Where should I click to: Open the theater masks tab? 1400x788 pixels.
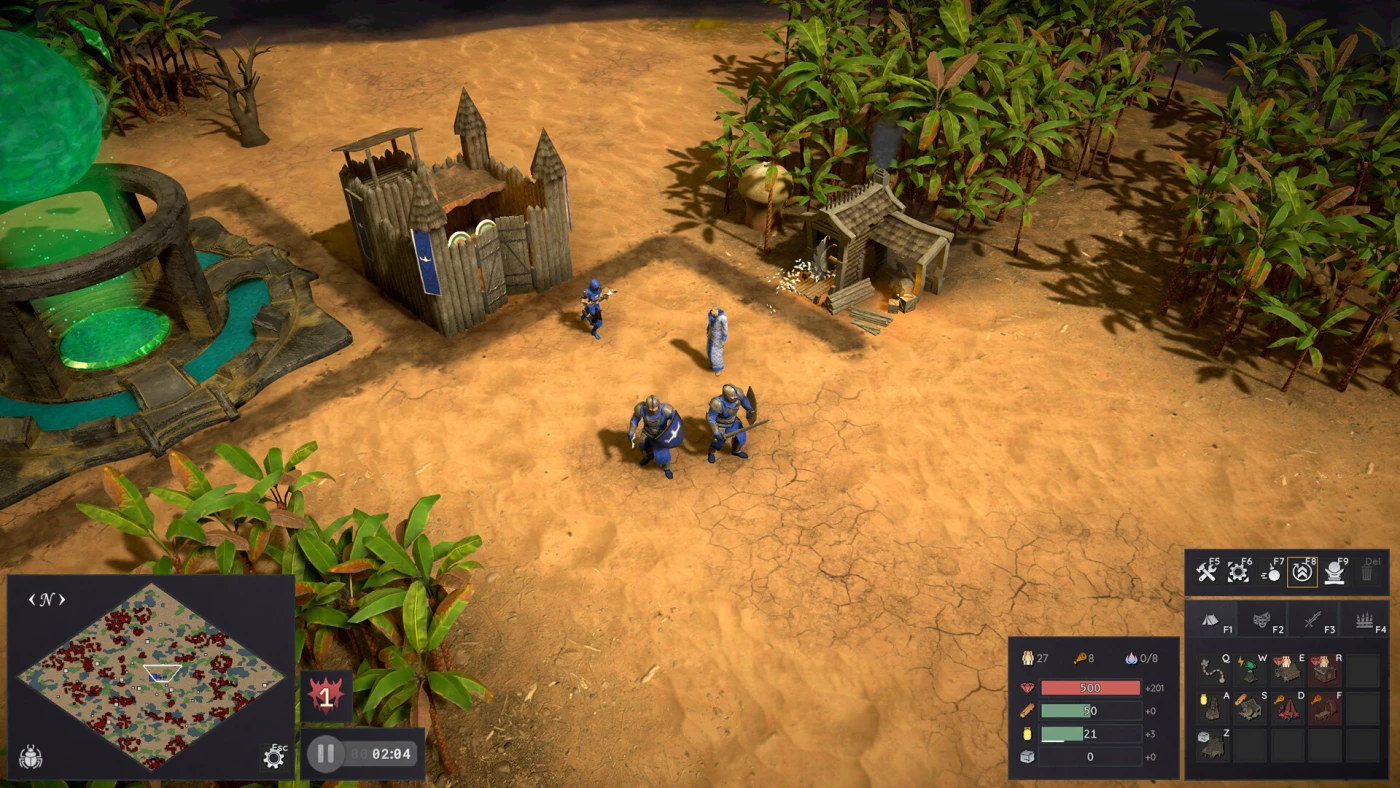coord(1262,622)
